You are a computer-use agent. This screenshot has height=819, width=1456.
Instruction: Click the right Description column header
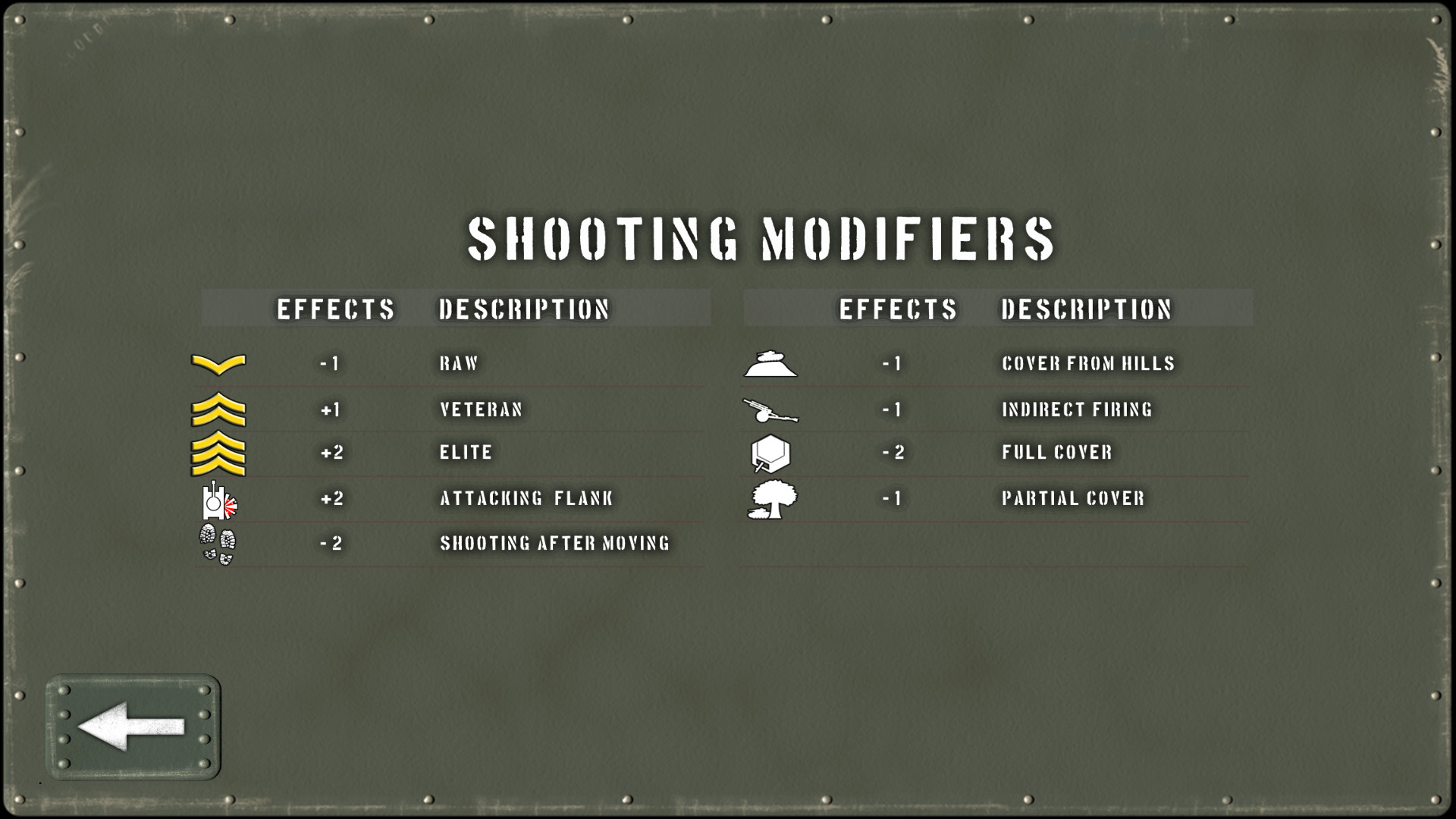pos(1087,309)
